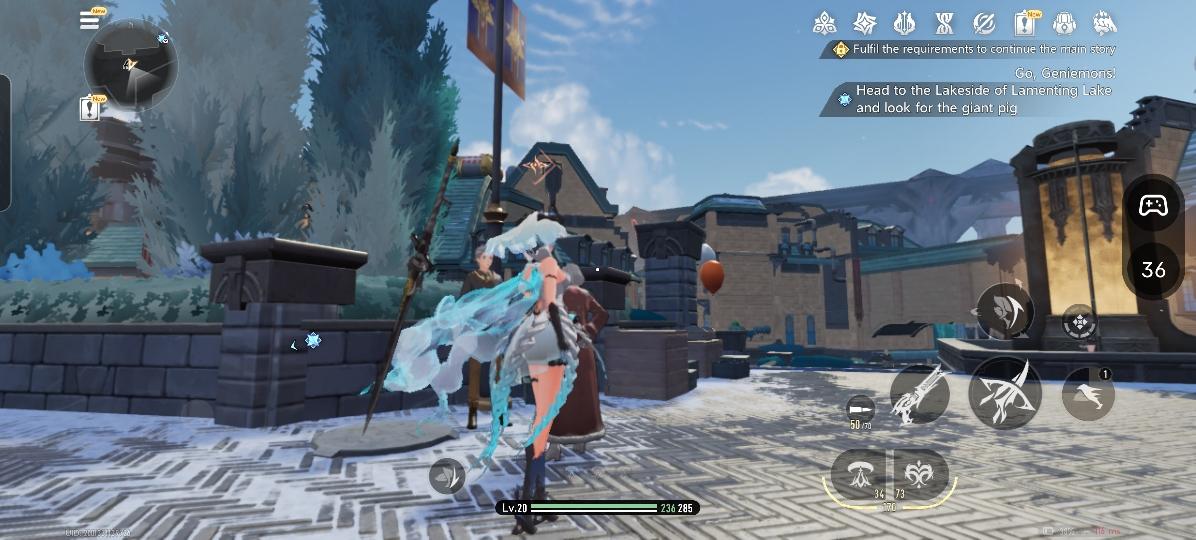Image resolution: width=1196 pixels, height=540 pixels.
Task: Tap the gamepad controller button
Action: point(1154,207)
